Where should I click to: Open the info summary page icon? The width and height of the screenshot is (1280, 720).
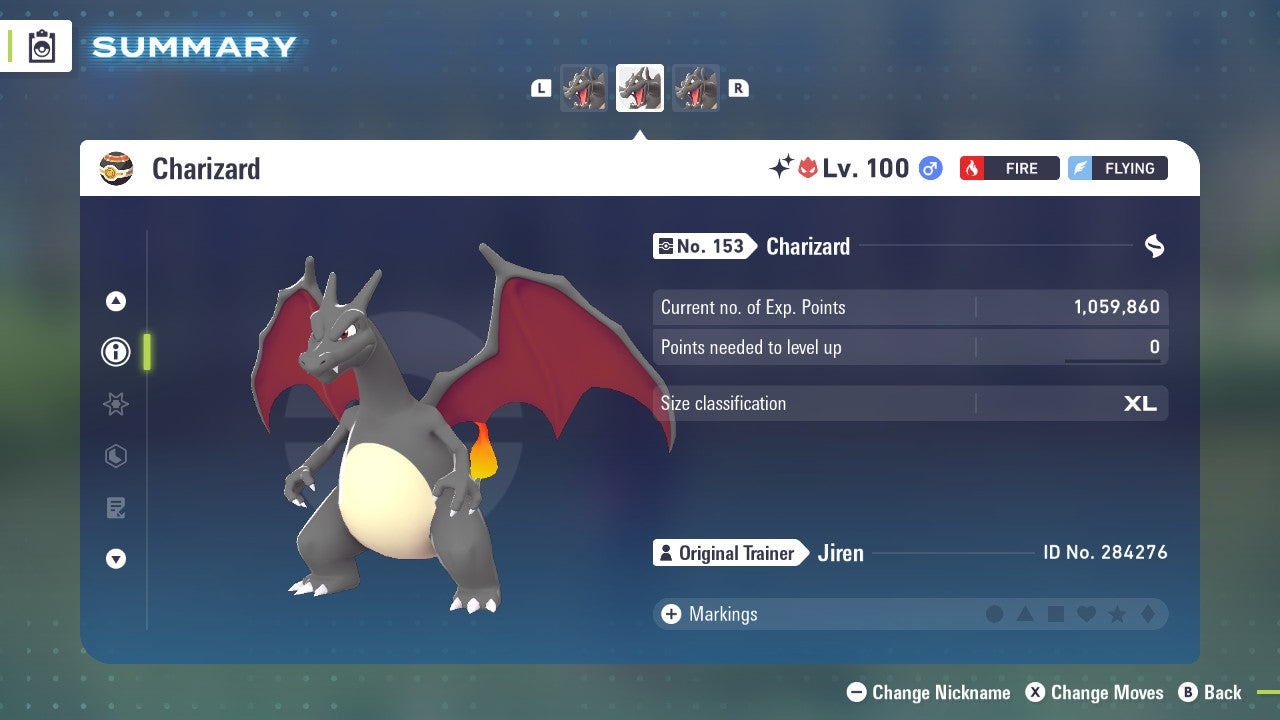tap(115, 352)
